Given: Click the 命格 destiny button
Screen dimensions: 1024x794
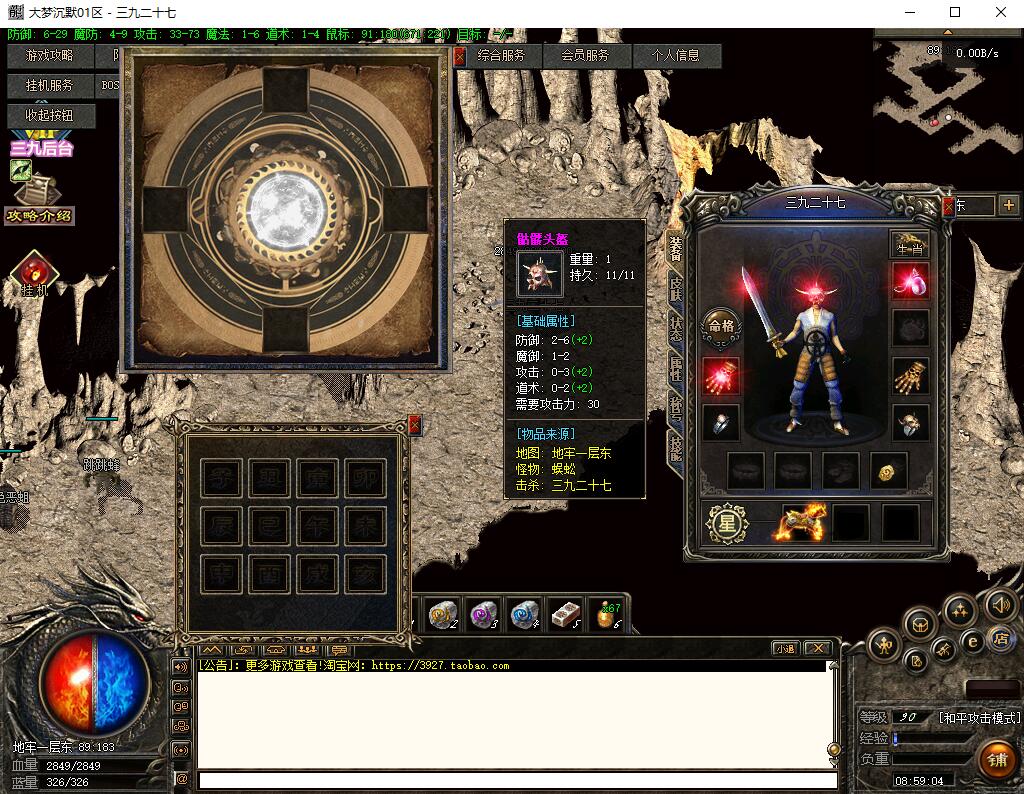Looking at the screenshot, I should pyautogui.click(x=721, y=324).
